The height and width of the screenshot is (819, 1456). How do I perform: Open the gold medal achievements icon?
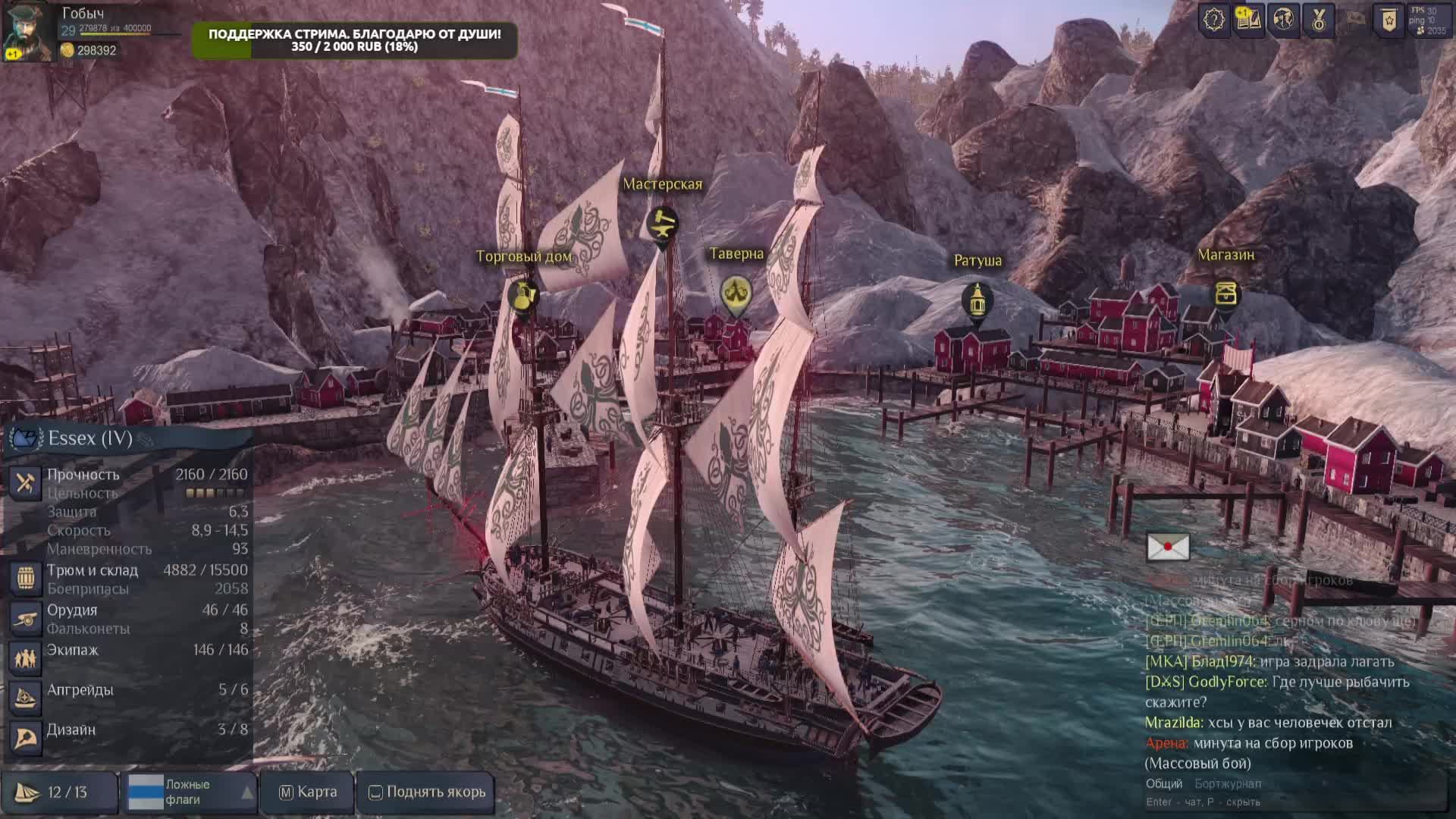pyautogui.click(x=1319, y=20)
